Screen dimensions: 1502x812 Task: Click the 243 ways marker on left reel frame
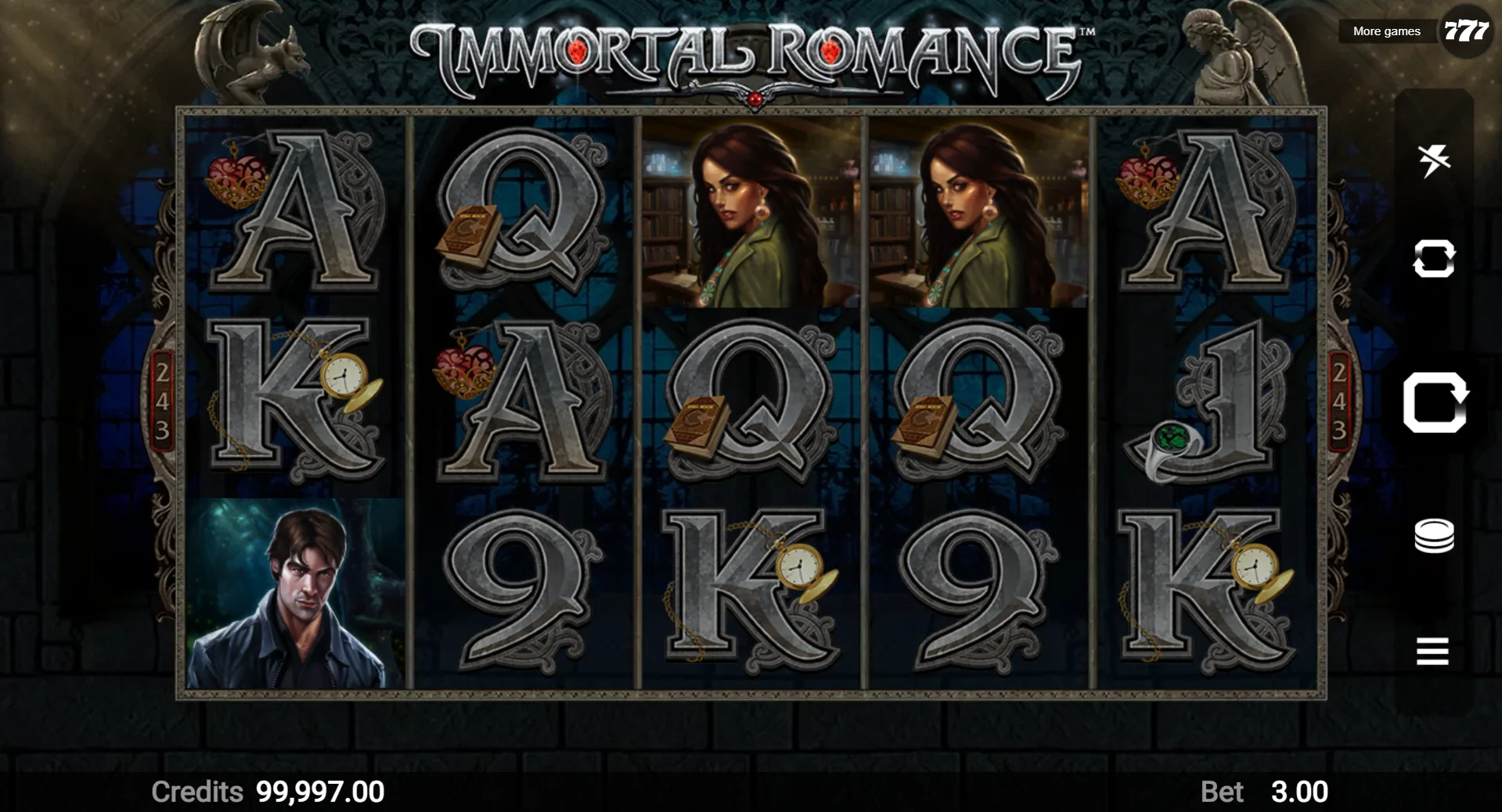163,397
